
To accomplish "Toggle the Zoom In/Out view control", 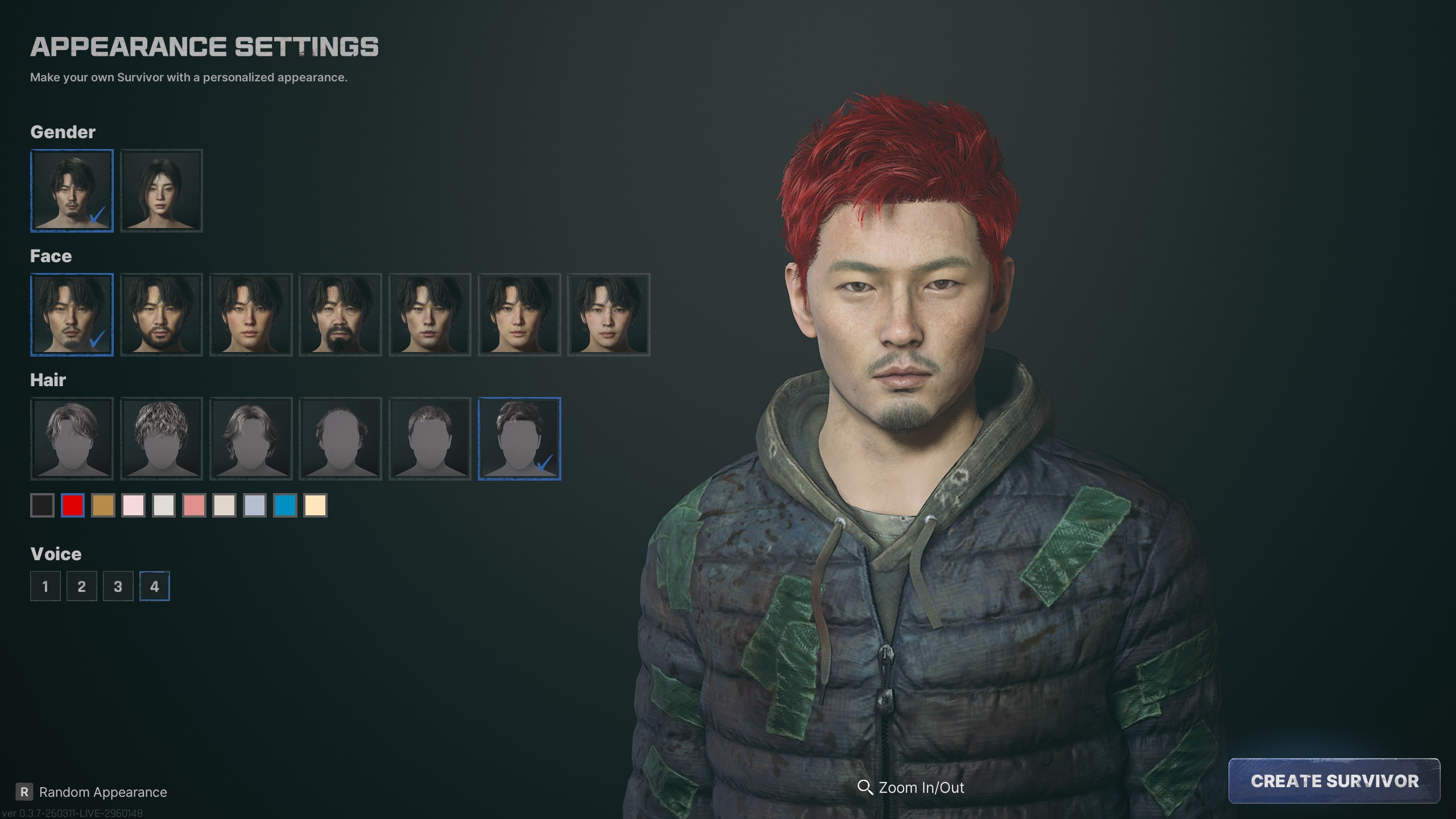I will pyautogui.click(x=911, y=788).
